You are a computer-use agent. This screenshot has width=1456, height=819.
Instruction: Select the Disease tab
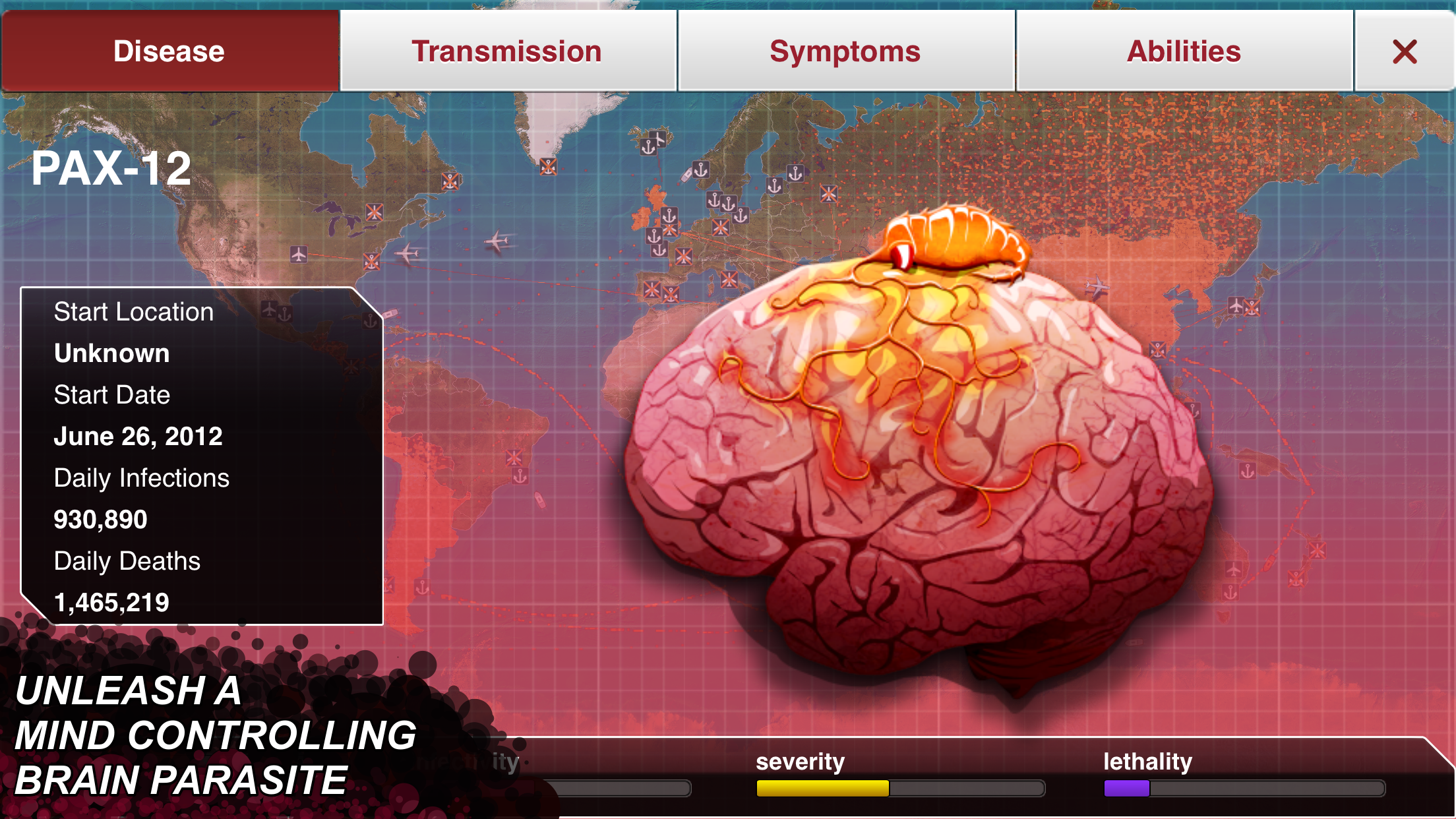[168, 50]
